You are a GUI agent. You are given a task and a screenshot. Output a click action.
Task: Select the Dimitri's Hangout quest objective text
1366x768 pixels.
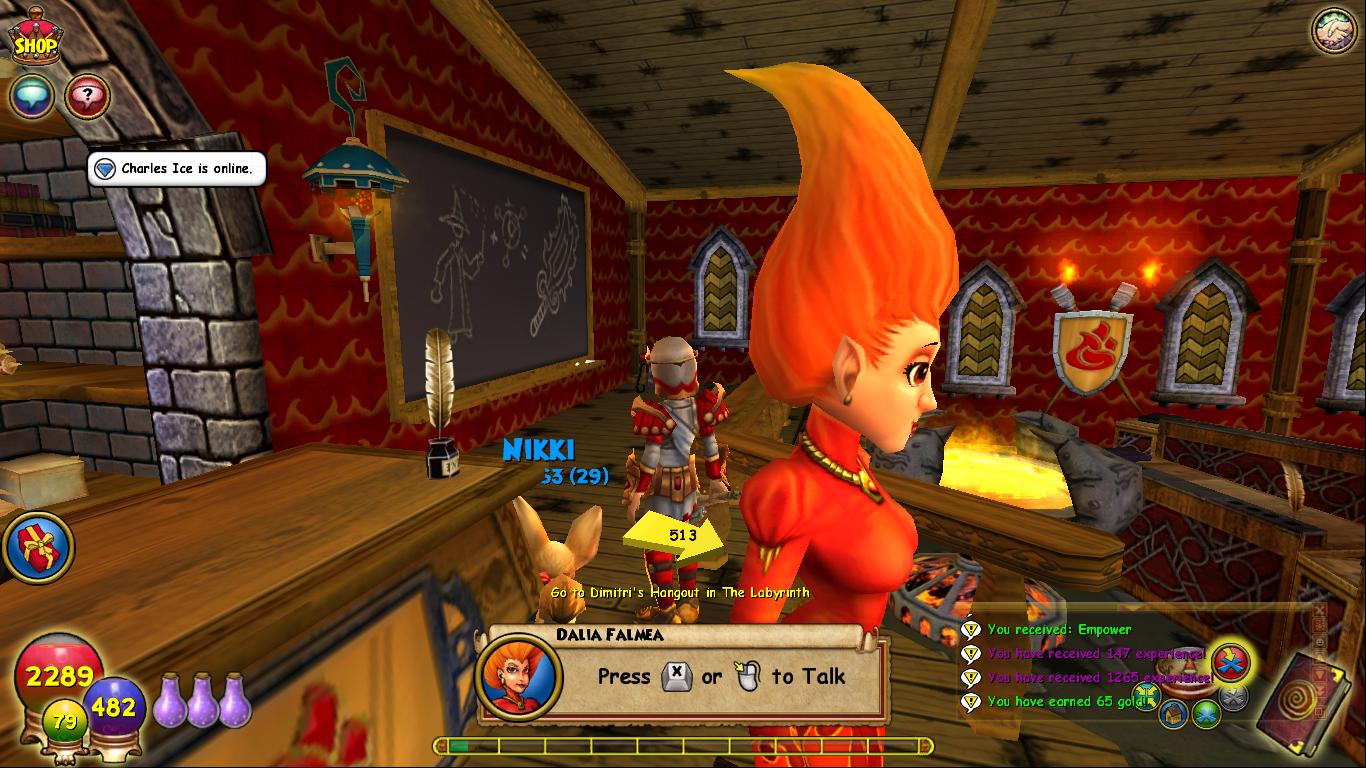(x=680, y=593)
